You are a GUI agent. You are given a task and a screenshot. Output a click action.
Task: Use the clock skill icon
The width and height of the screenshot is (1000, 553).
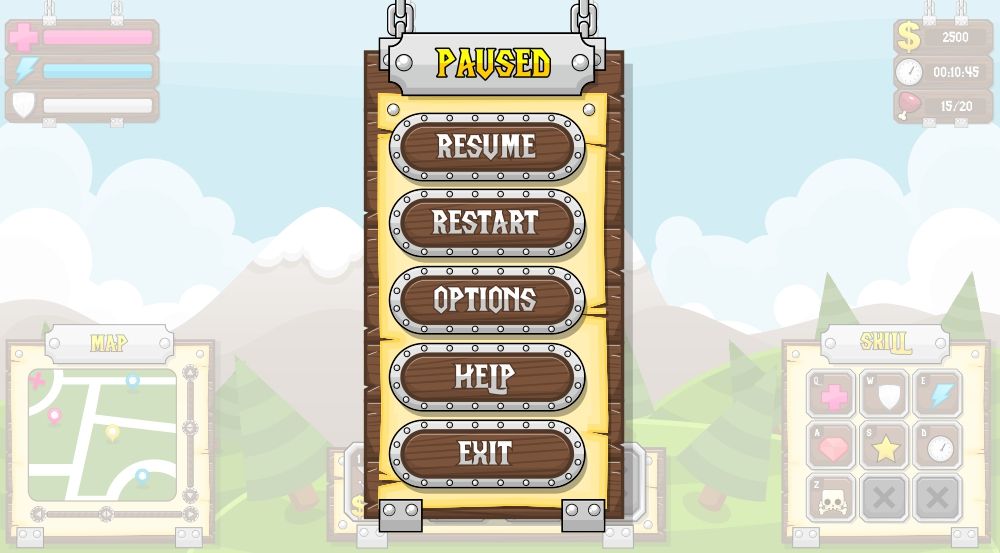coord(938,446)
